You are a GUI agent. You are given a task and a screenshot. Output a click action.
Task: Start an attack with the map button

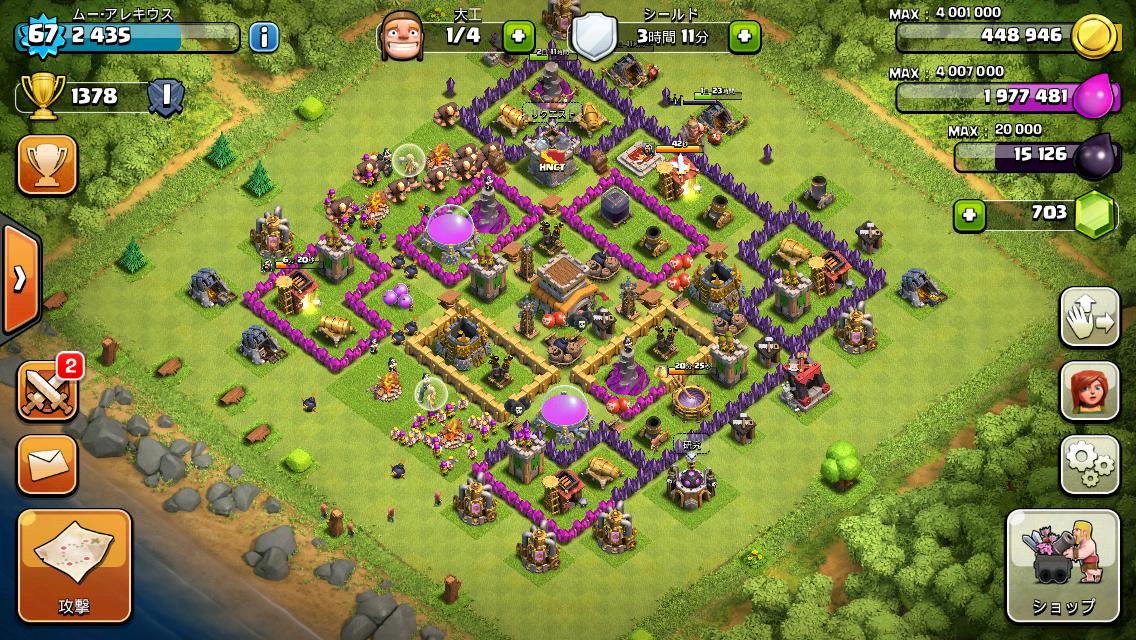[x=74, y=564]
